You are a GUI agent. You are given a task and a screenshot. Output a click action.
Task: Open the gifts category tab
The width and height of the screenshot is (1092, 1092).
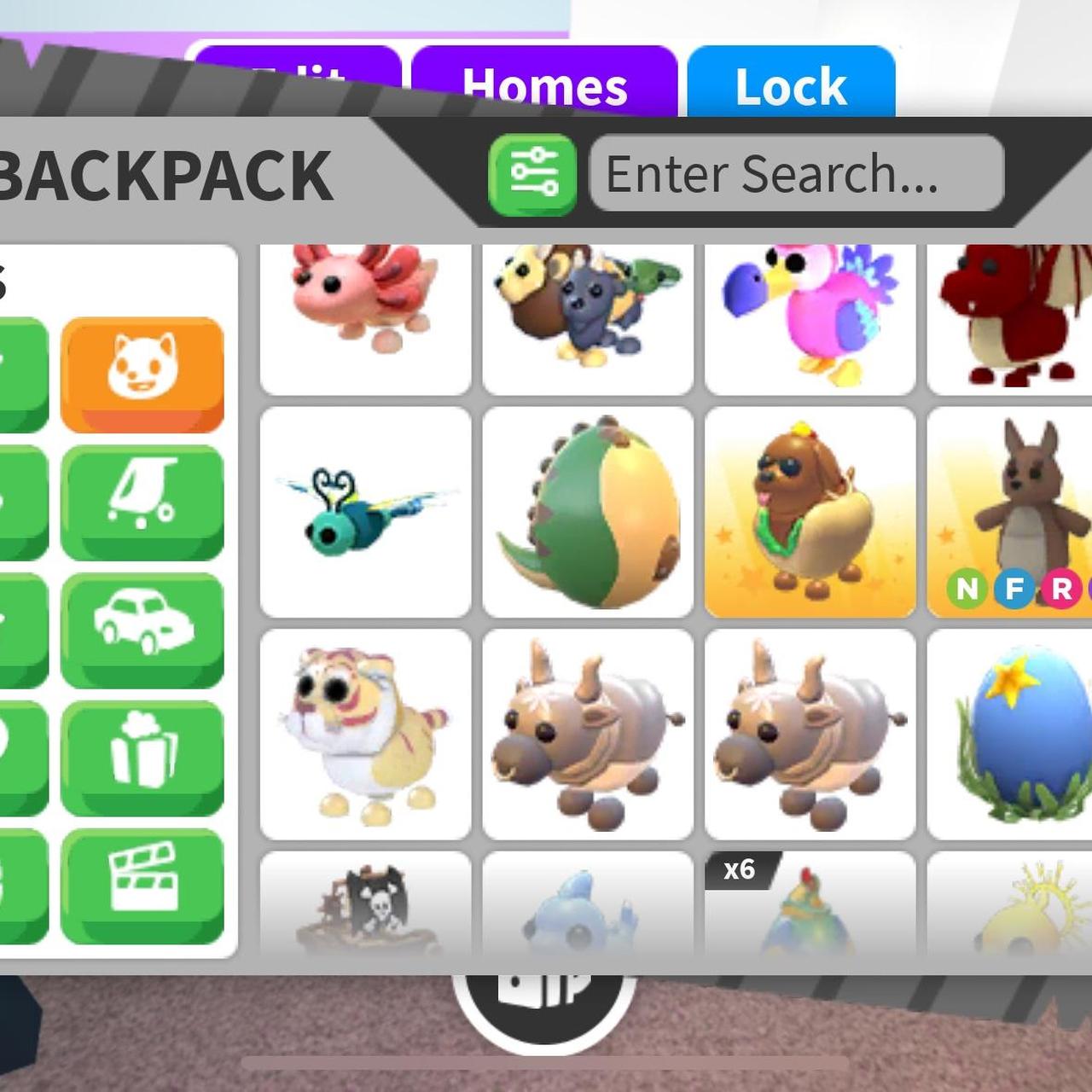pos(142,758)
